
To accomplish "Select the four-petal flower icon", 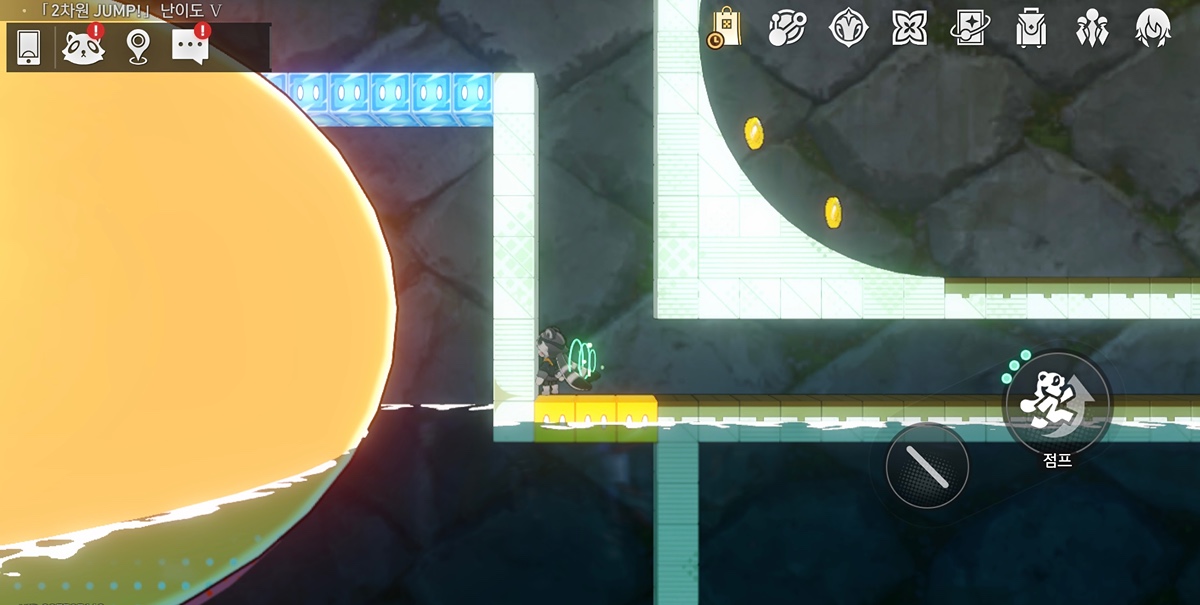I will click(910, 27).
